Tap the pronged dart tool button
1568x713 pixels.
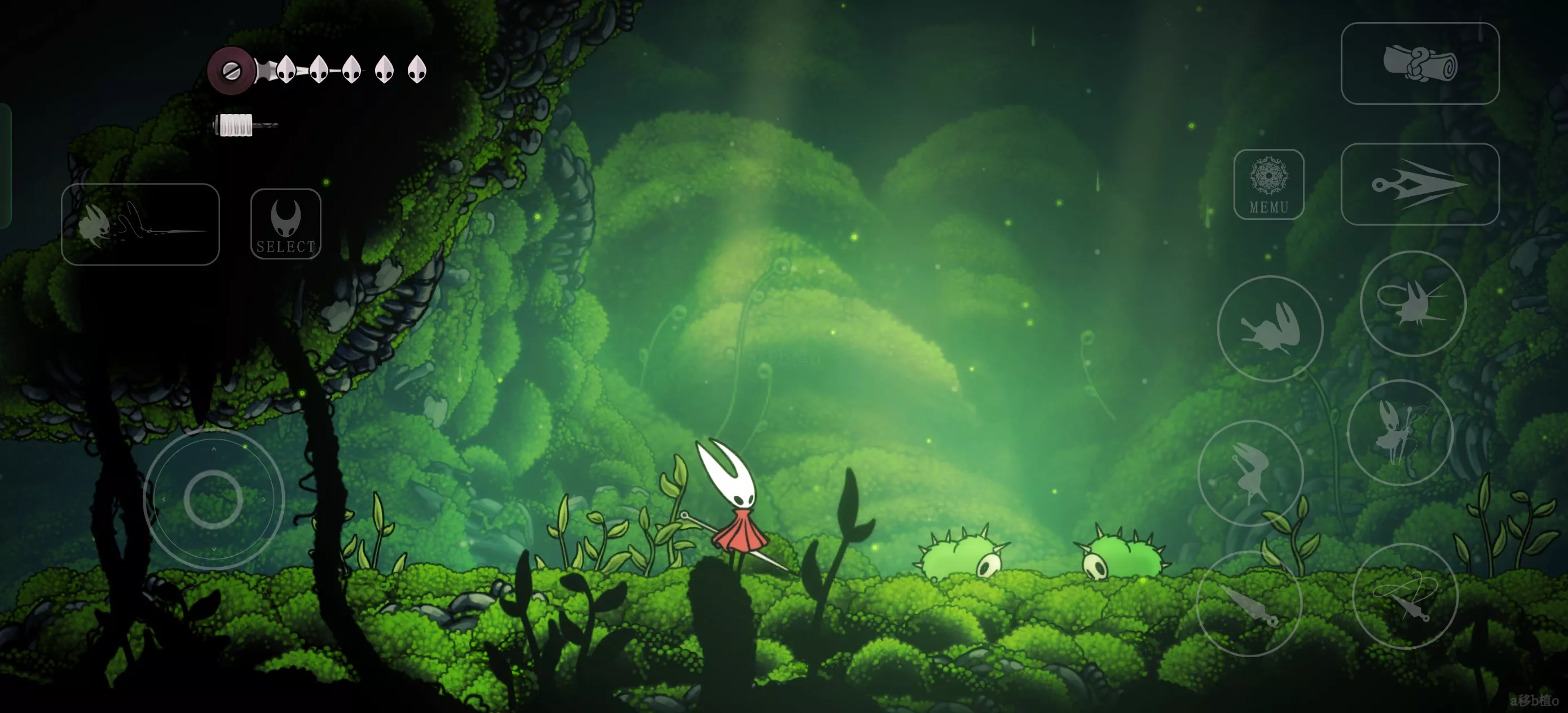(1420, 184)
